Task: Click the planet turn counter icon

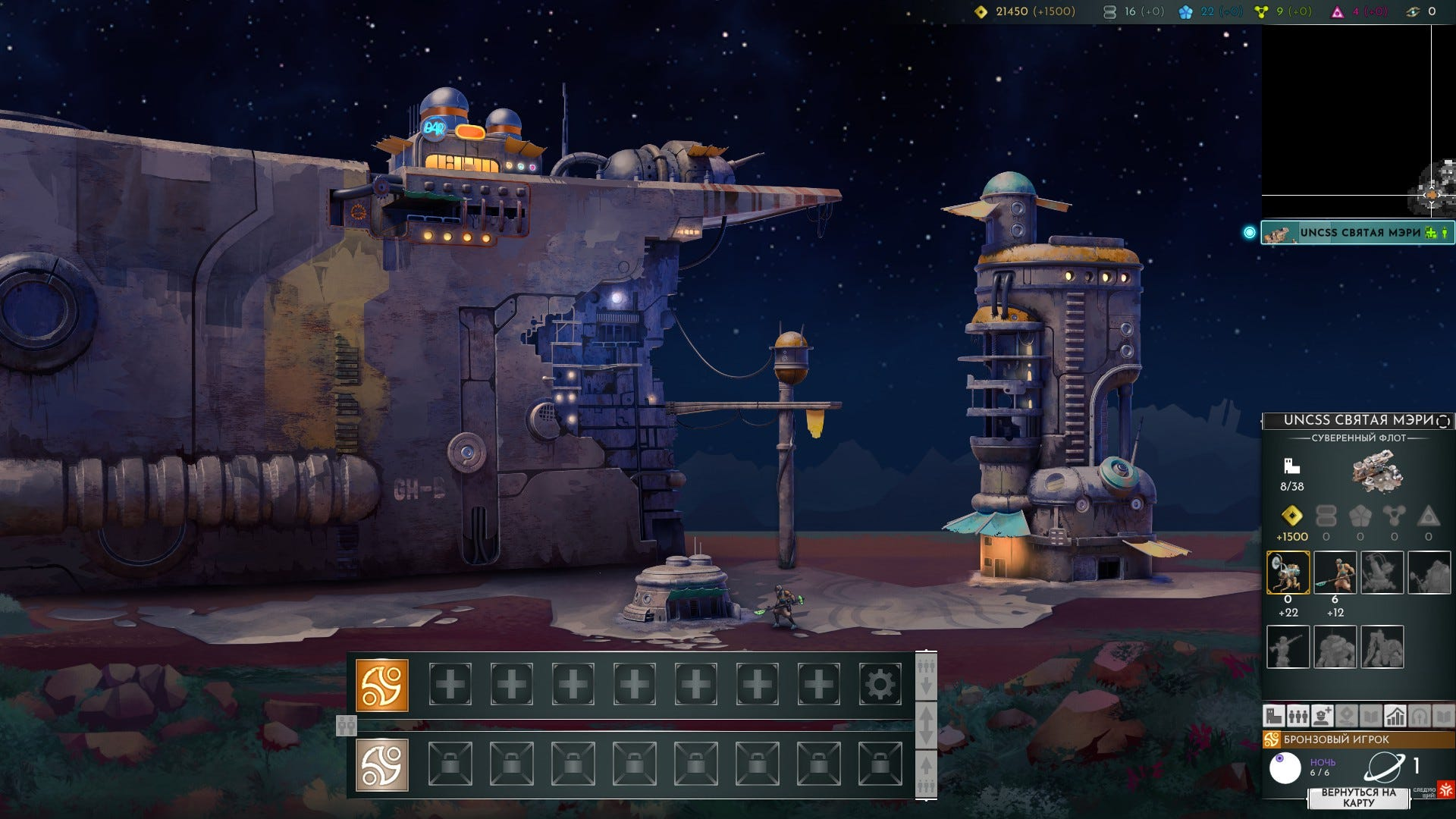Action: pyautogui.click(x=1384, y=767)
